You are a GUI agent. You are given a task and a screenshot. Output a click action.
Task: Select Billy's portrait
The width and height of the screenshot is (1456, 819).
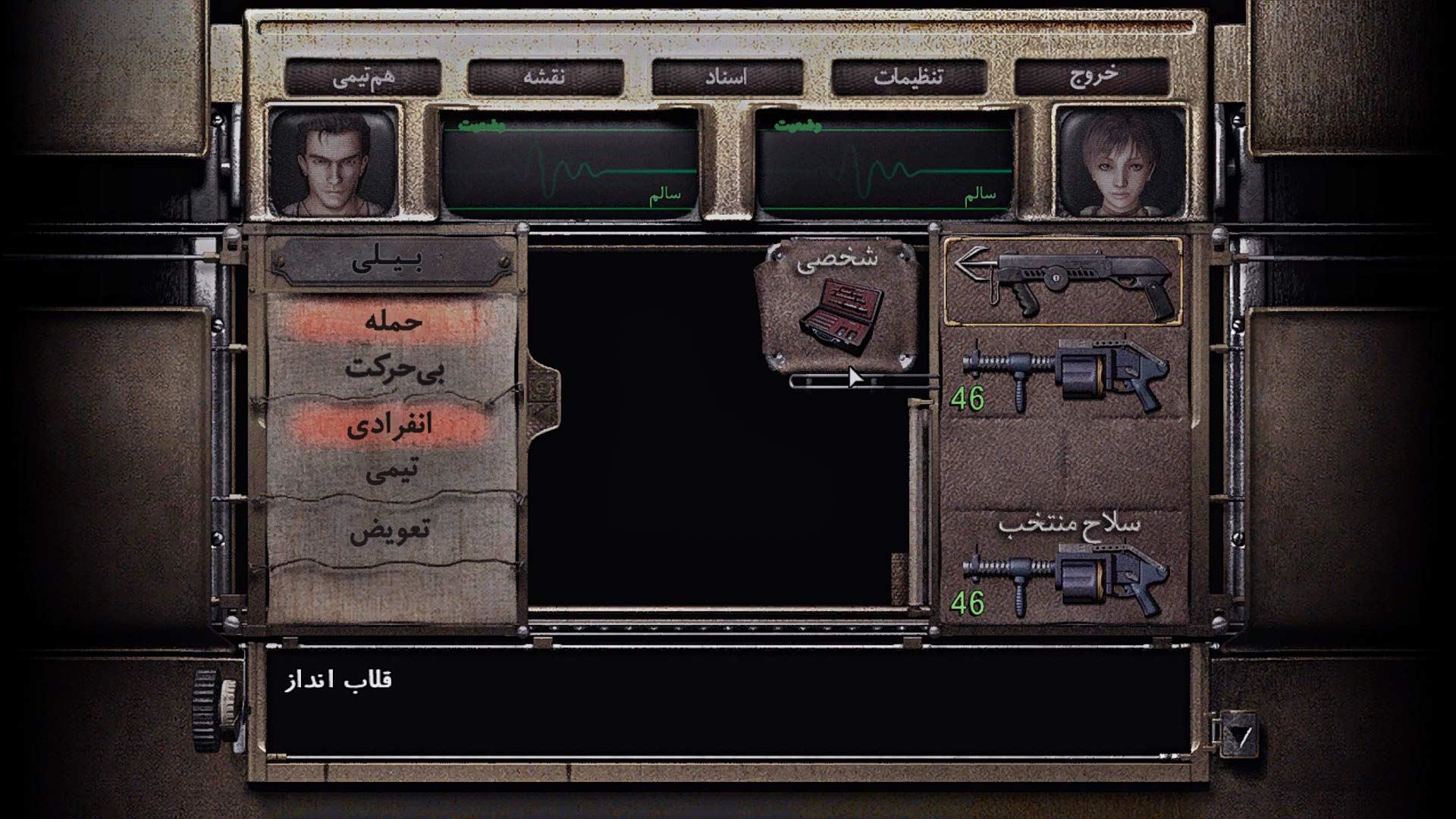(x=334, y=162)
